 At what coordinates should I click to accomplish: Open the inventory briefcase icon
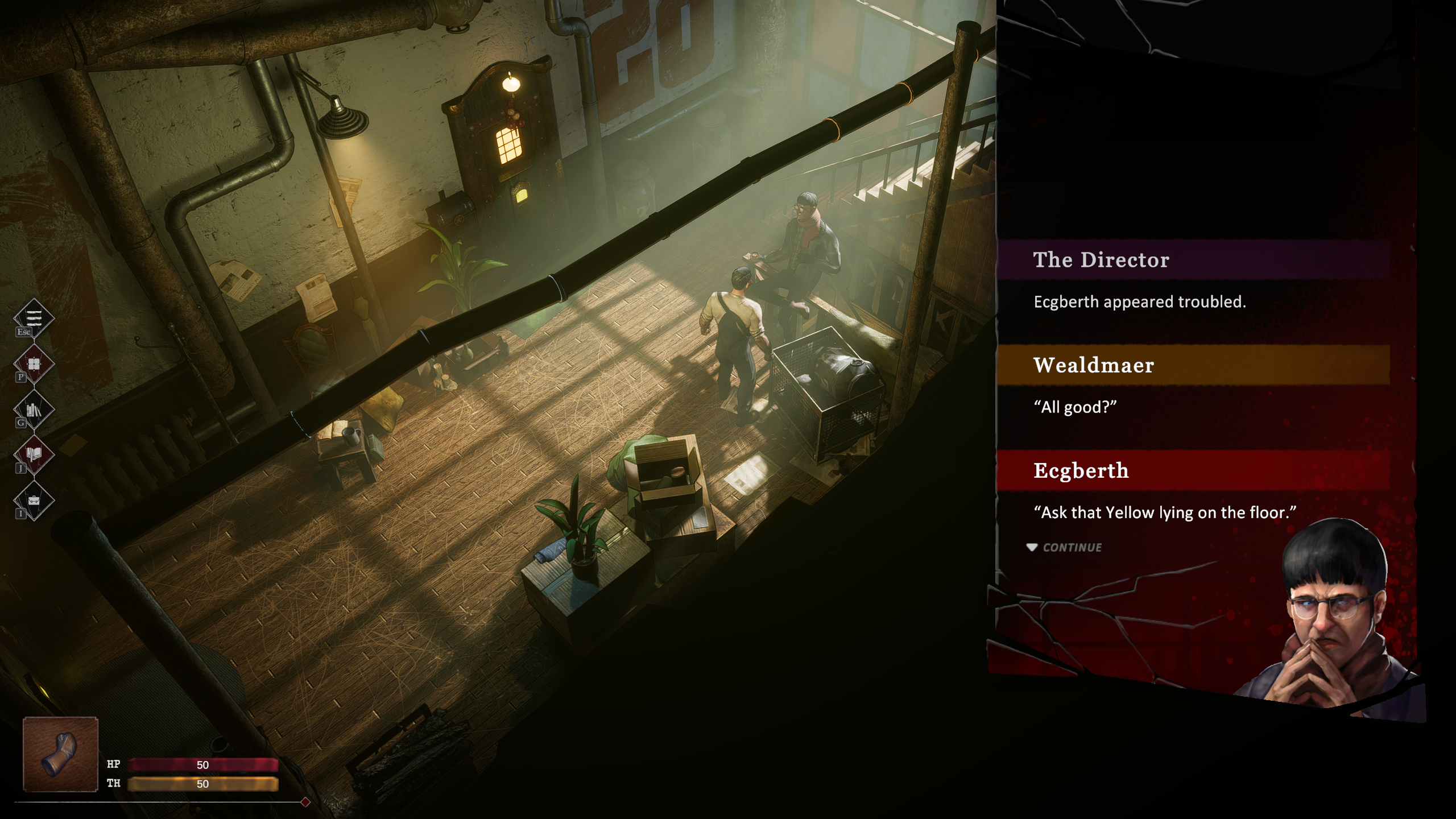[x=34, y=500]
